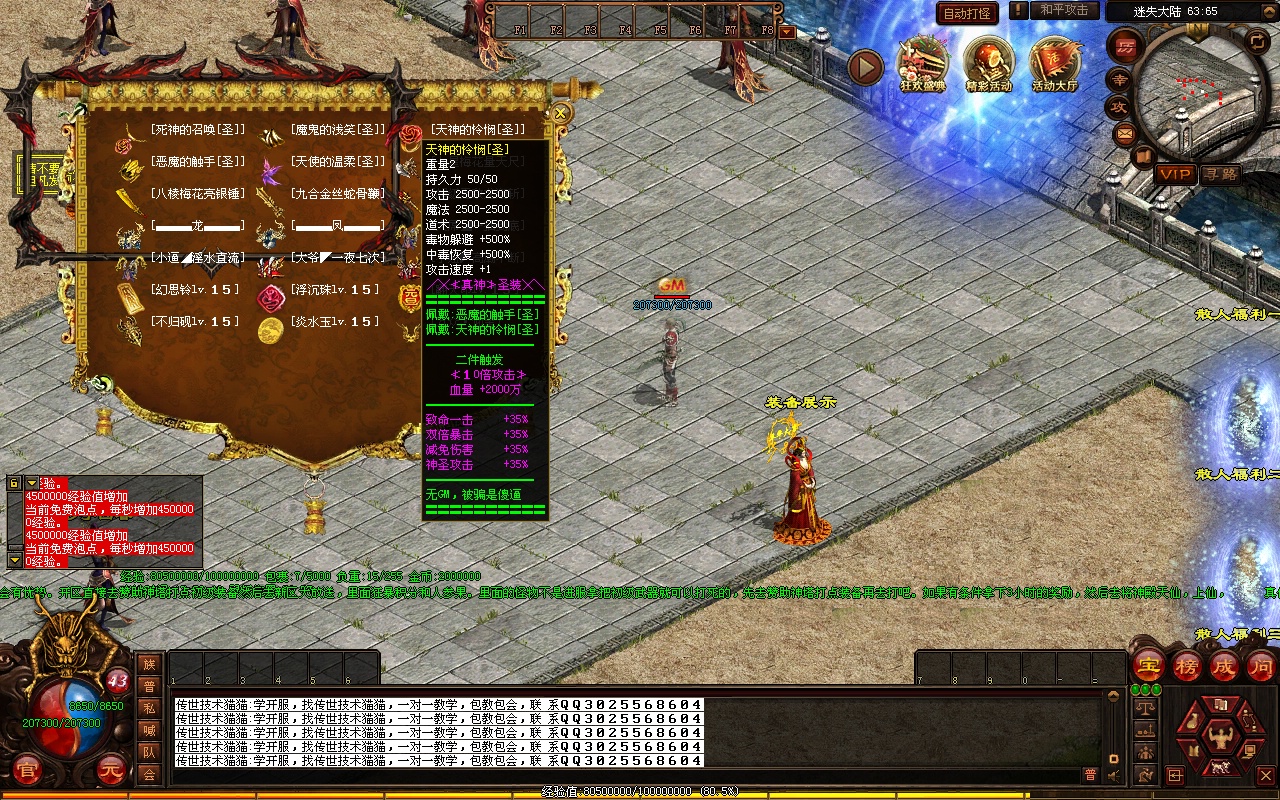Open the 宝 treasure shop button
Screen dimensions: 1280x800
click(1149, 667)
